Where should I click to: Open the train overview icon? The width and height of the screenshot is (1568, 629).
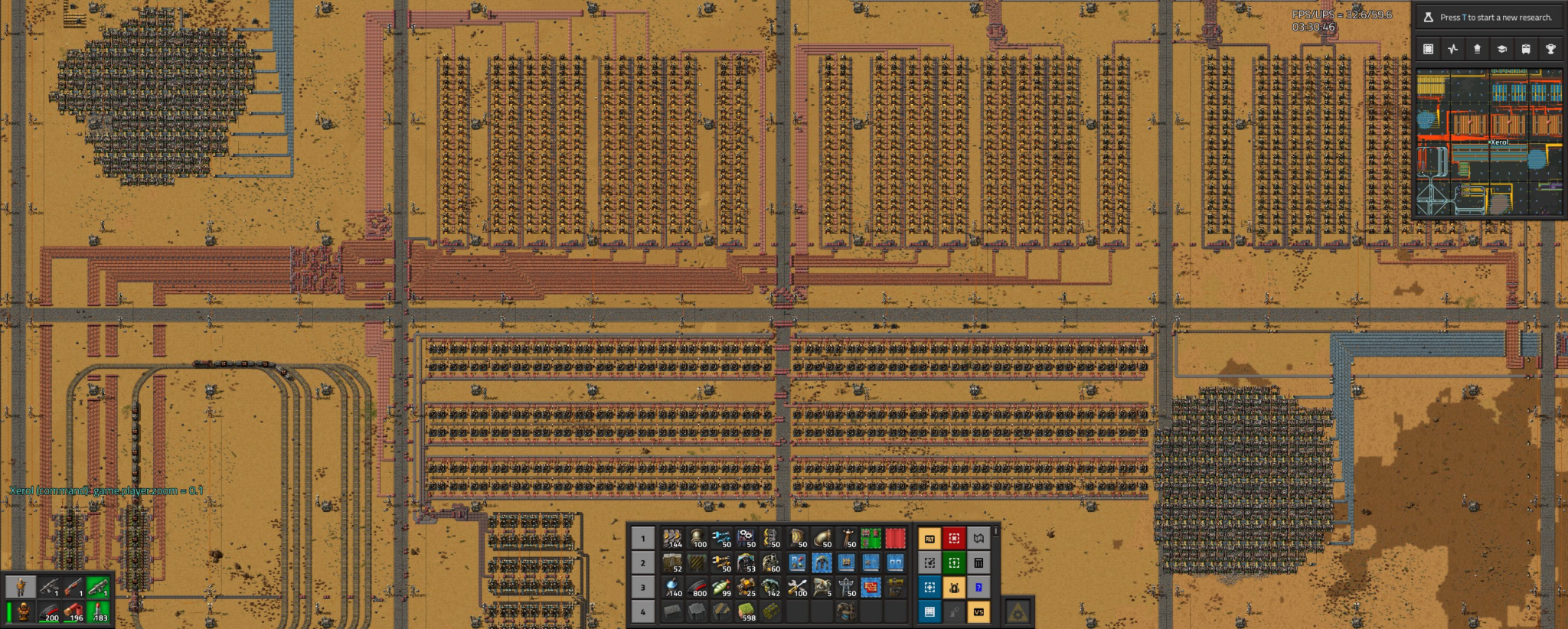[1527, 49]
